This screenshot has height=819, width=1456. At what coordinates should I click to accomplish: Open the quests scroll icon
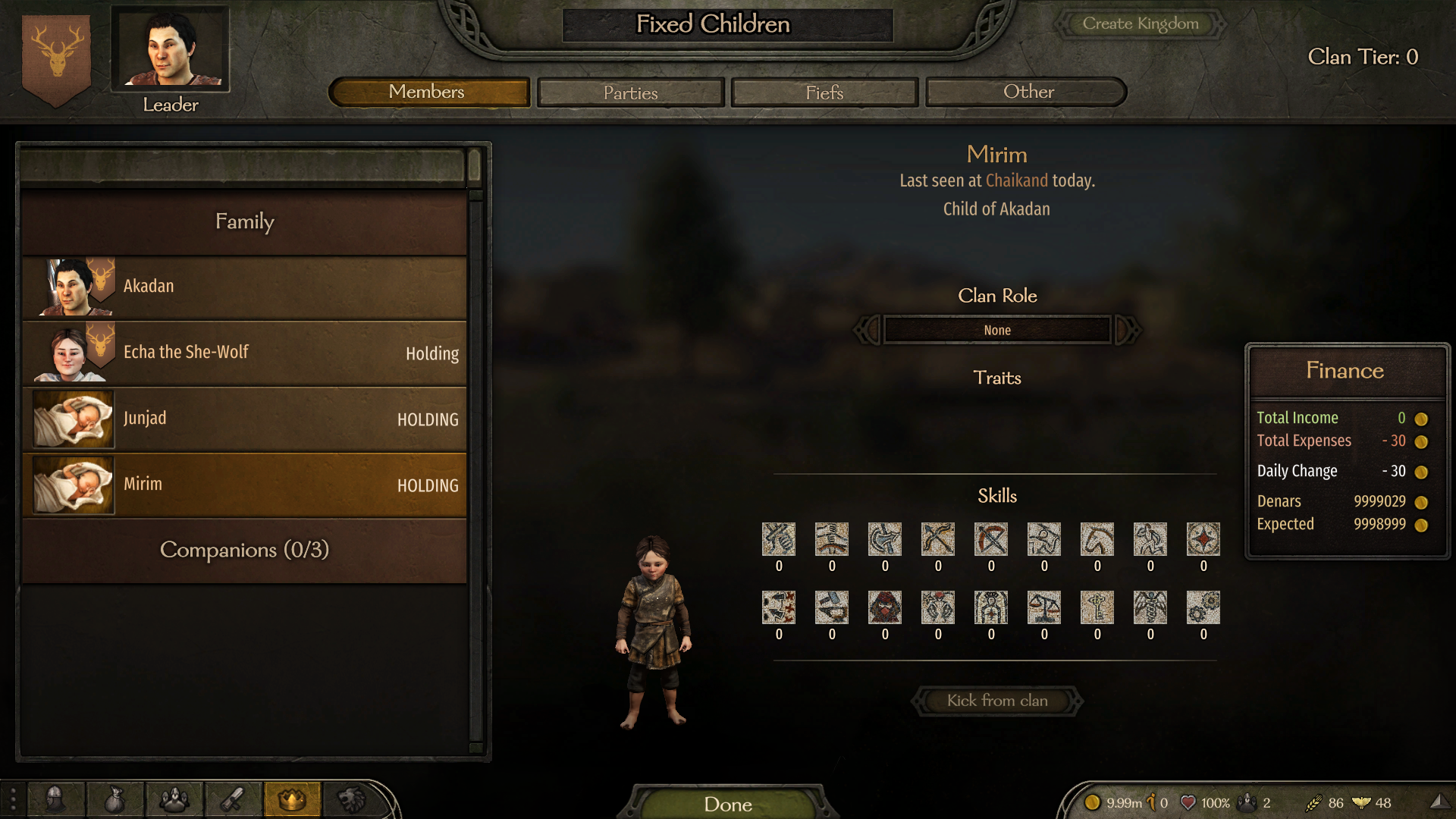232,799
